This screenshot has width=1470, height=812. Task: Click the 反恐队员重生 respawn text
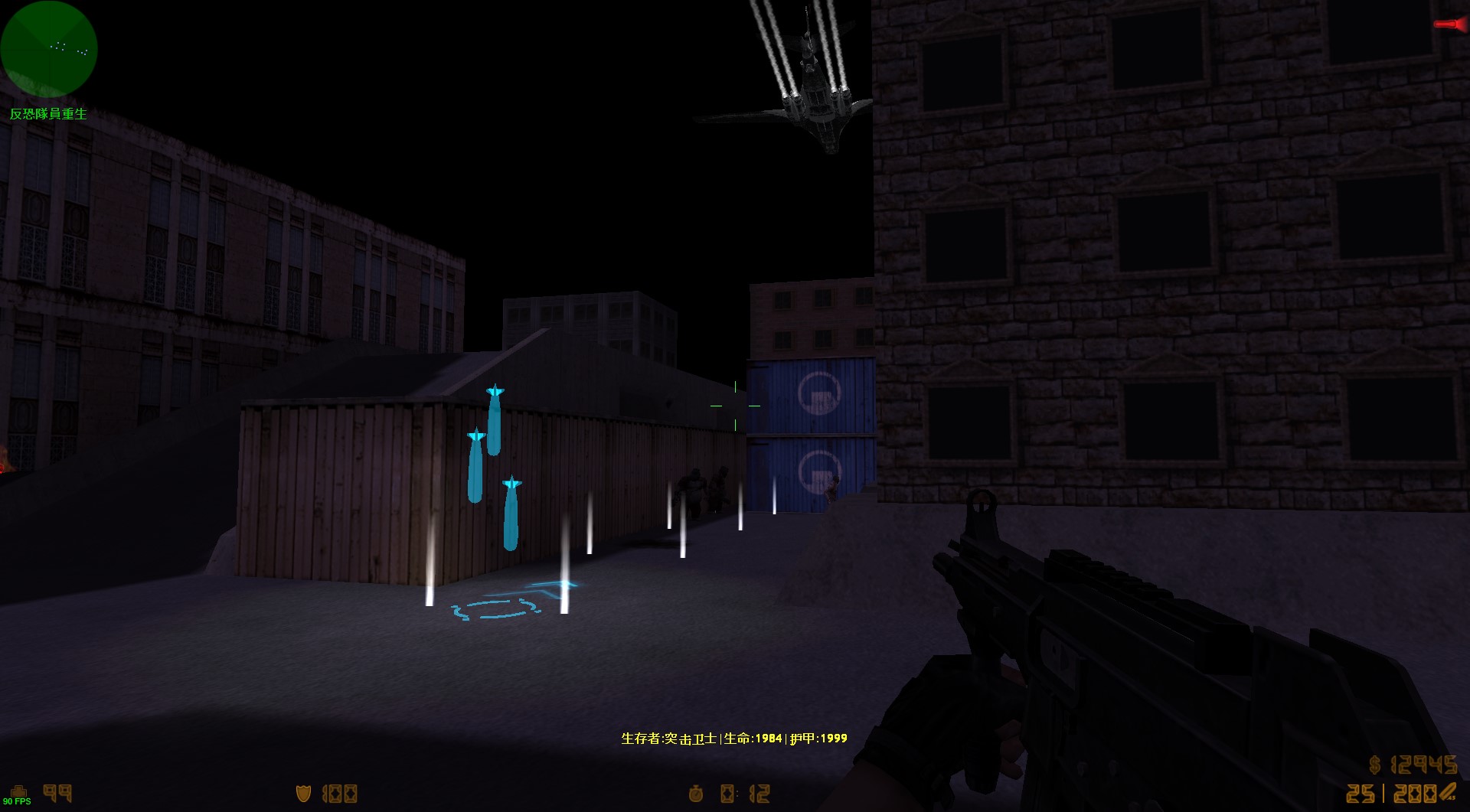click(48, 114)
